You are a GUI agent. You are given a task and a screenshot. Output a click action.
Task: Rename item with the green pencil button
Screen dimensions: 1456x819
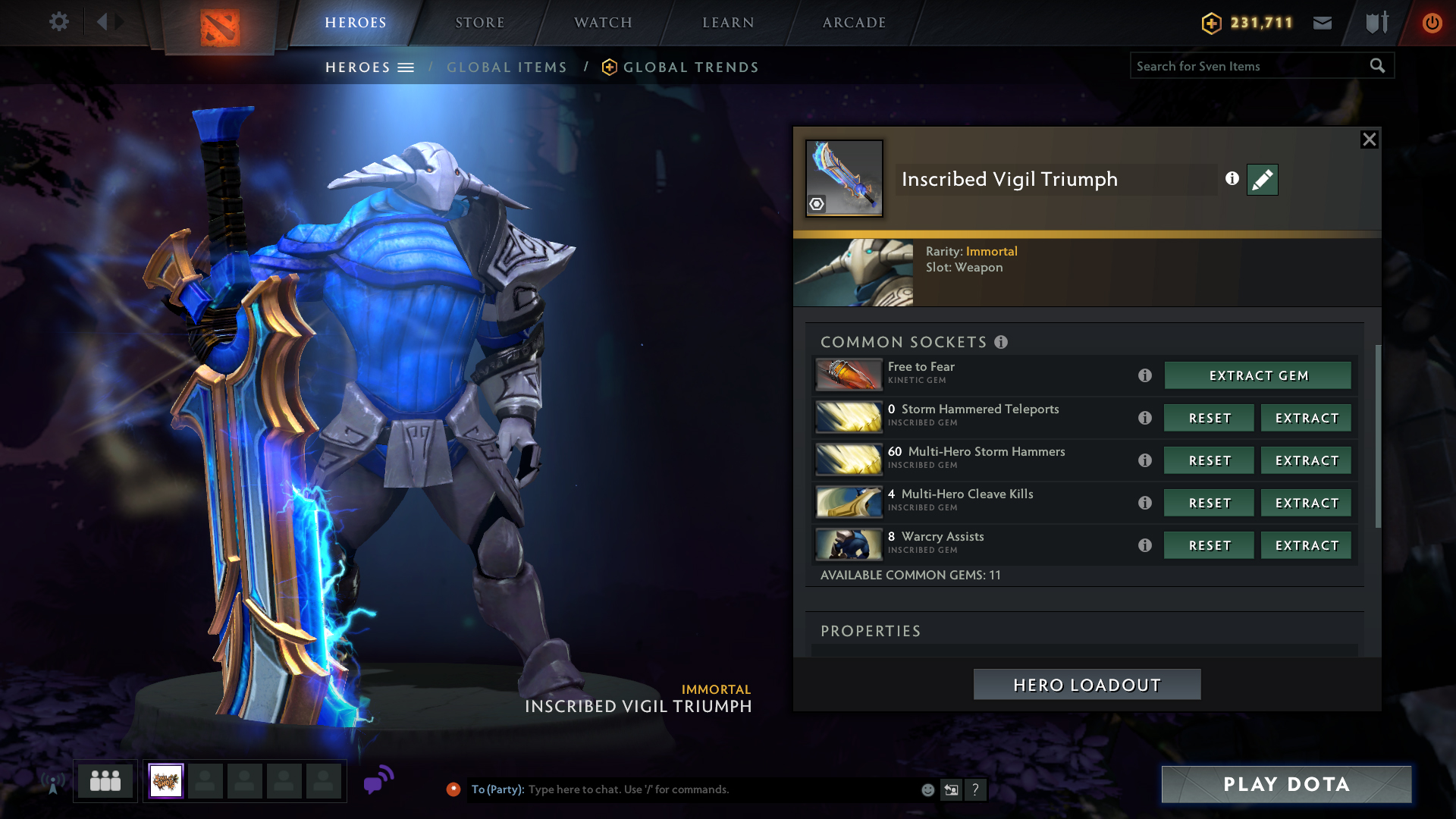click(1262, 180)
